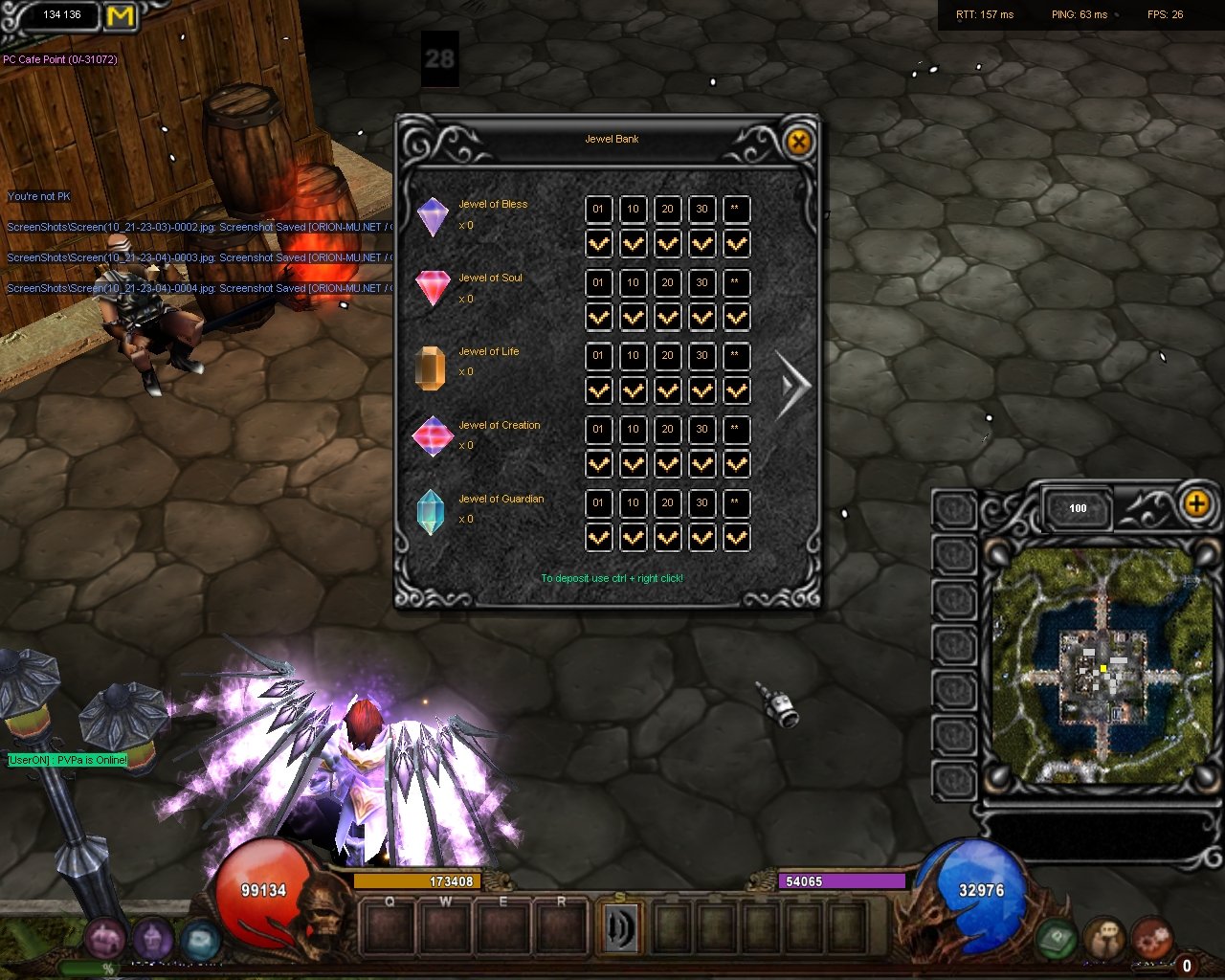Click the orange Jewel of Life icon
Screen dimensions: 1225x980
tap(431, 367)
